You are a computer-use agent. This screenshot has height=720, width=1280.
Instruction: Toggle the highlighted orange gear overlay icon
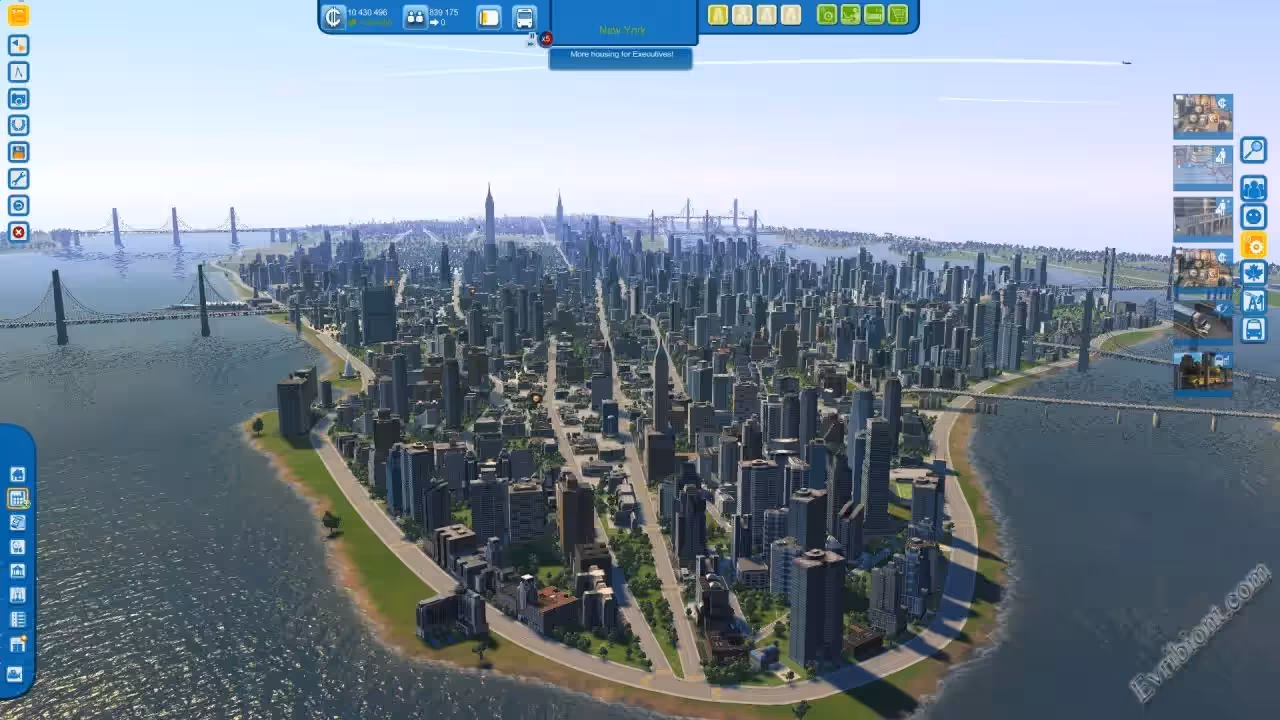point(1253,244)
